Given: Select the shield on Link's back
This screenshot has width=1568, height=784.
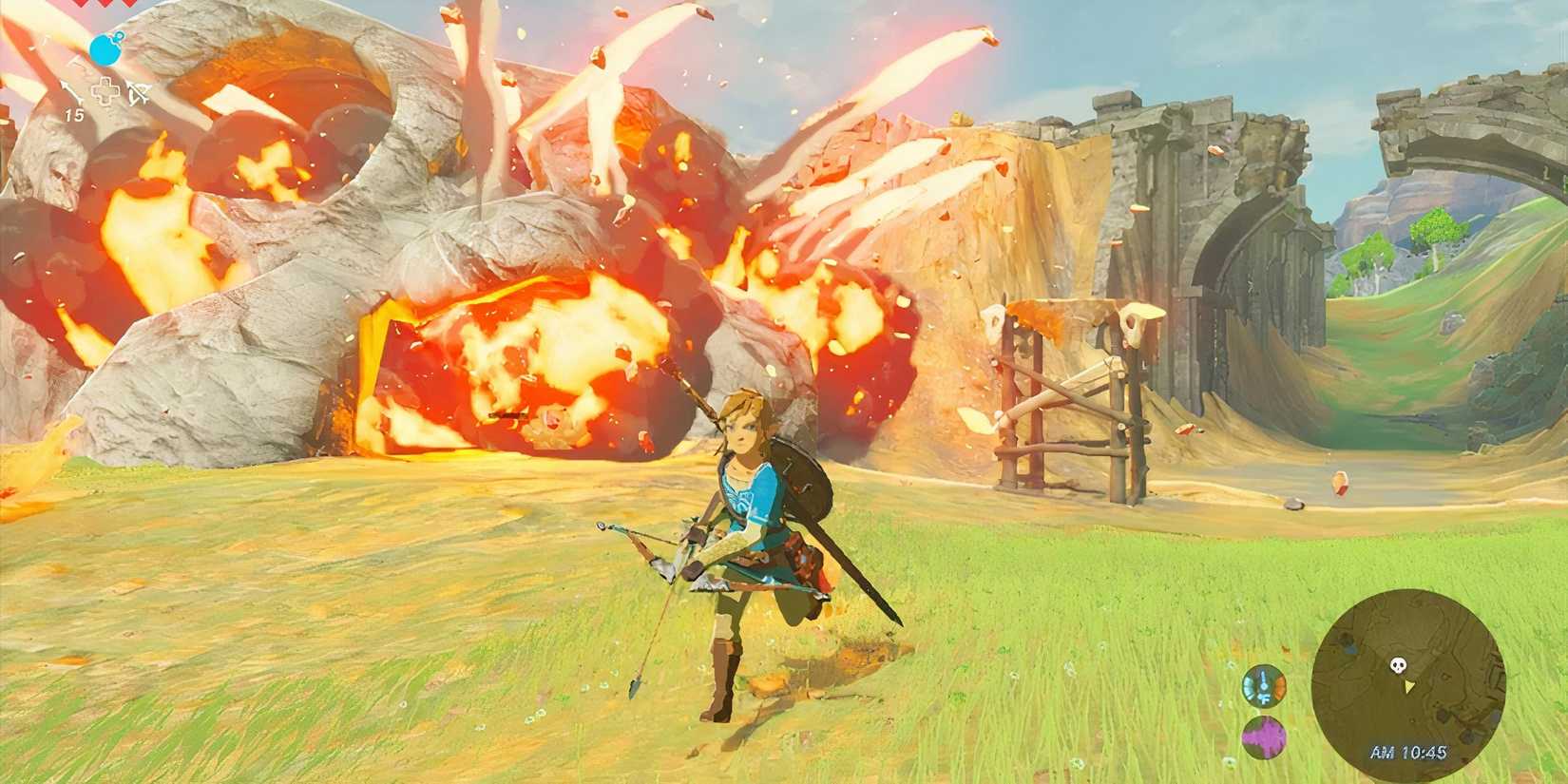Looking at the screenshot, I should point(803,475).
